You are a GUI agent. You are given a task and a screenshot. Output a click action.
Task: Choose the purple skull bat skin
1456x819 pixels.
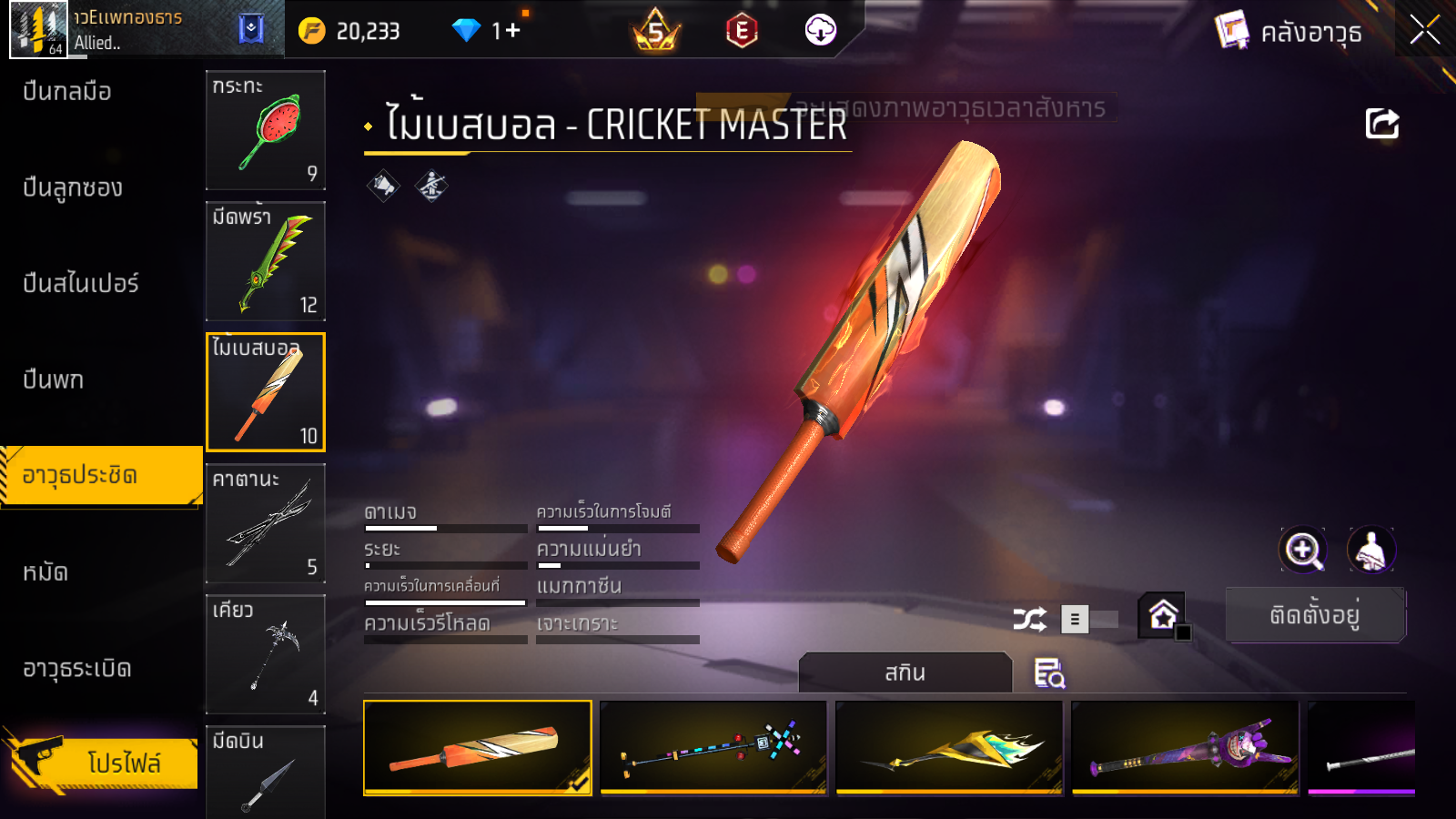click(x=1185, y=747)
